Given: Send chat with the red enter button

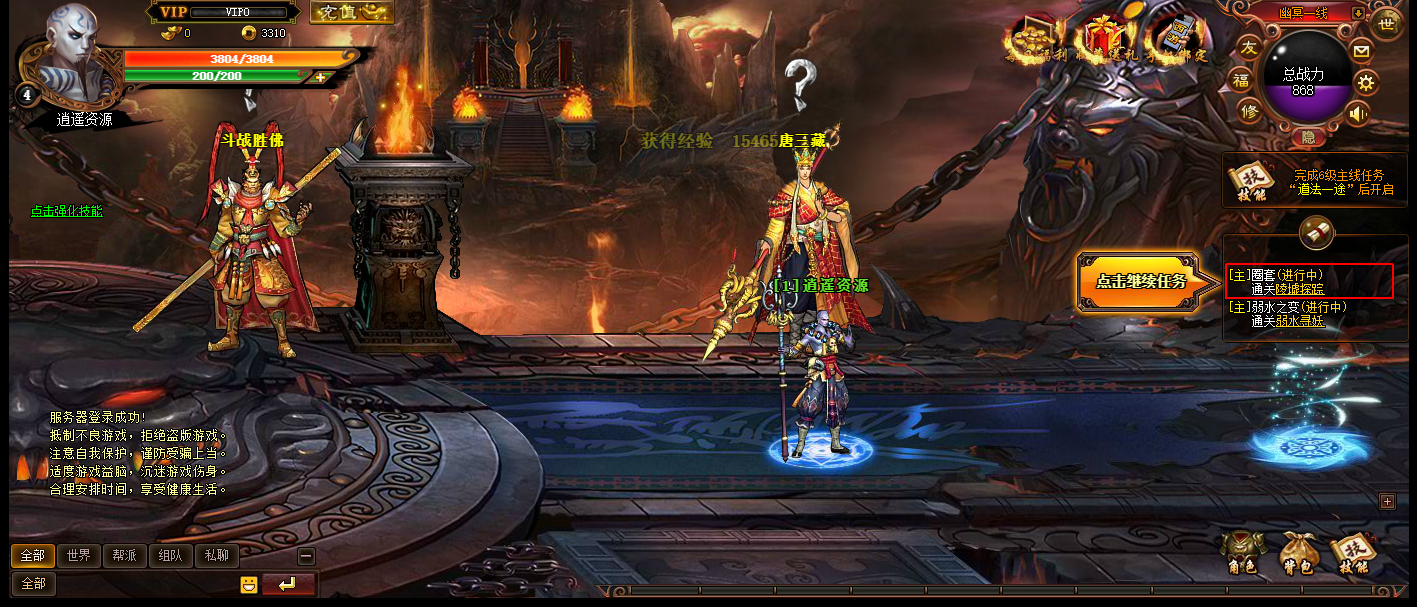Looking at the screenshot, I should (288, 584).
